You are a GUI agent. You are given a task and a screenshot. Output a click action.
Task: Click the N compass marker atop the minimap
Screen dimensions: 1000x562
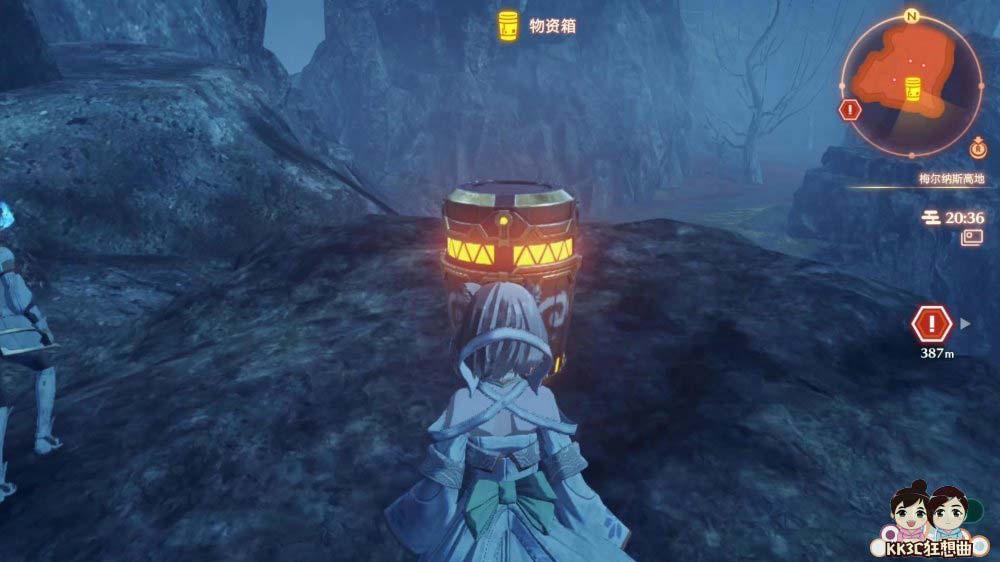pos(911,16)
